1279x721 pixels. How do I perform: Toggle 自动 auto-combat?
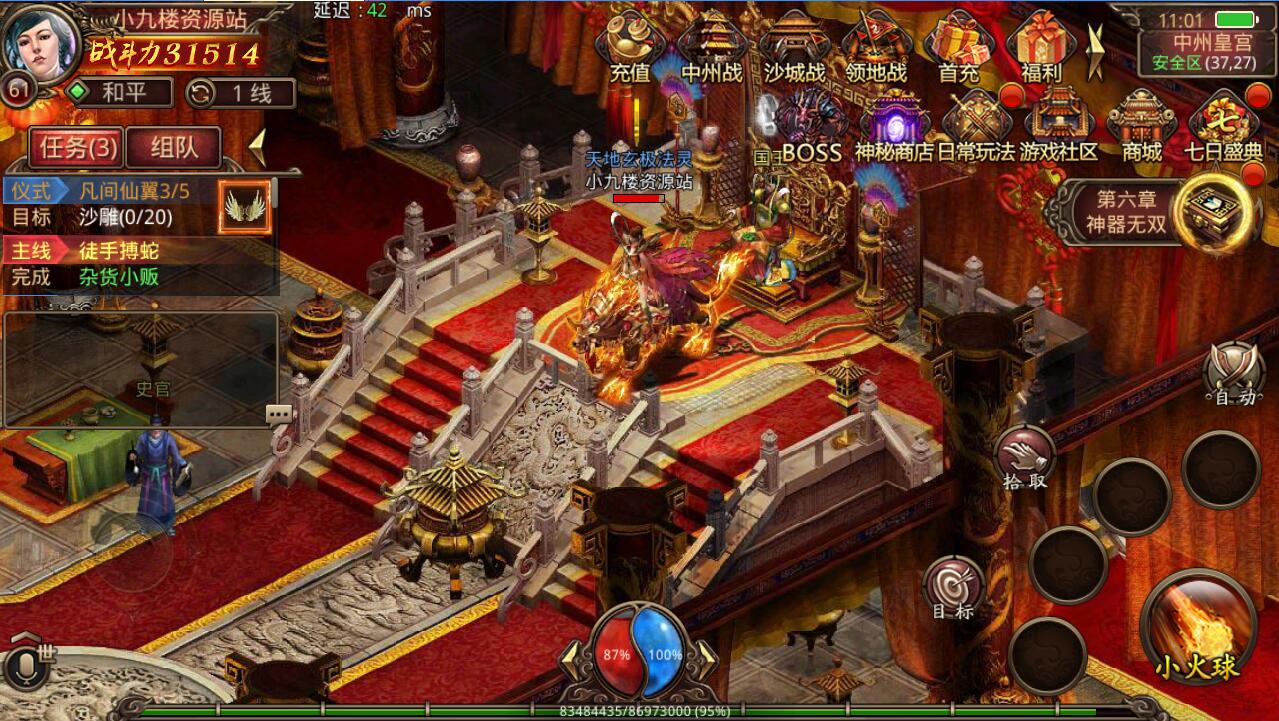1233,375
